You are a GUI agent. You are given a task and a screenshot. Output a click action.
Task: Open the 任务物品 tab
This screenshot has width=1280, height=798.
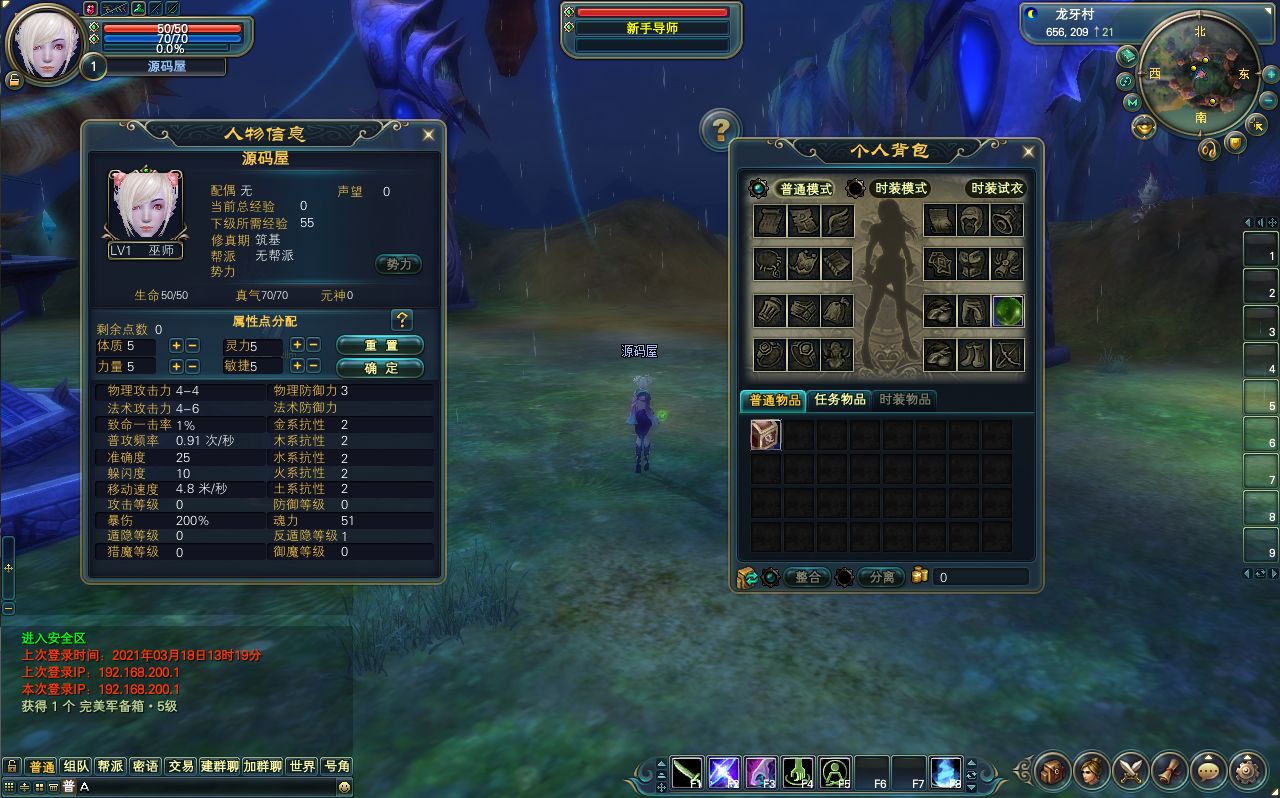[840, 400]
